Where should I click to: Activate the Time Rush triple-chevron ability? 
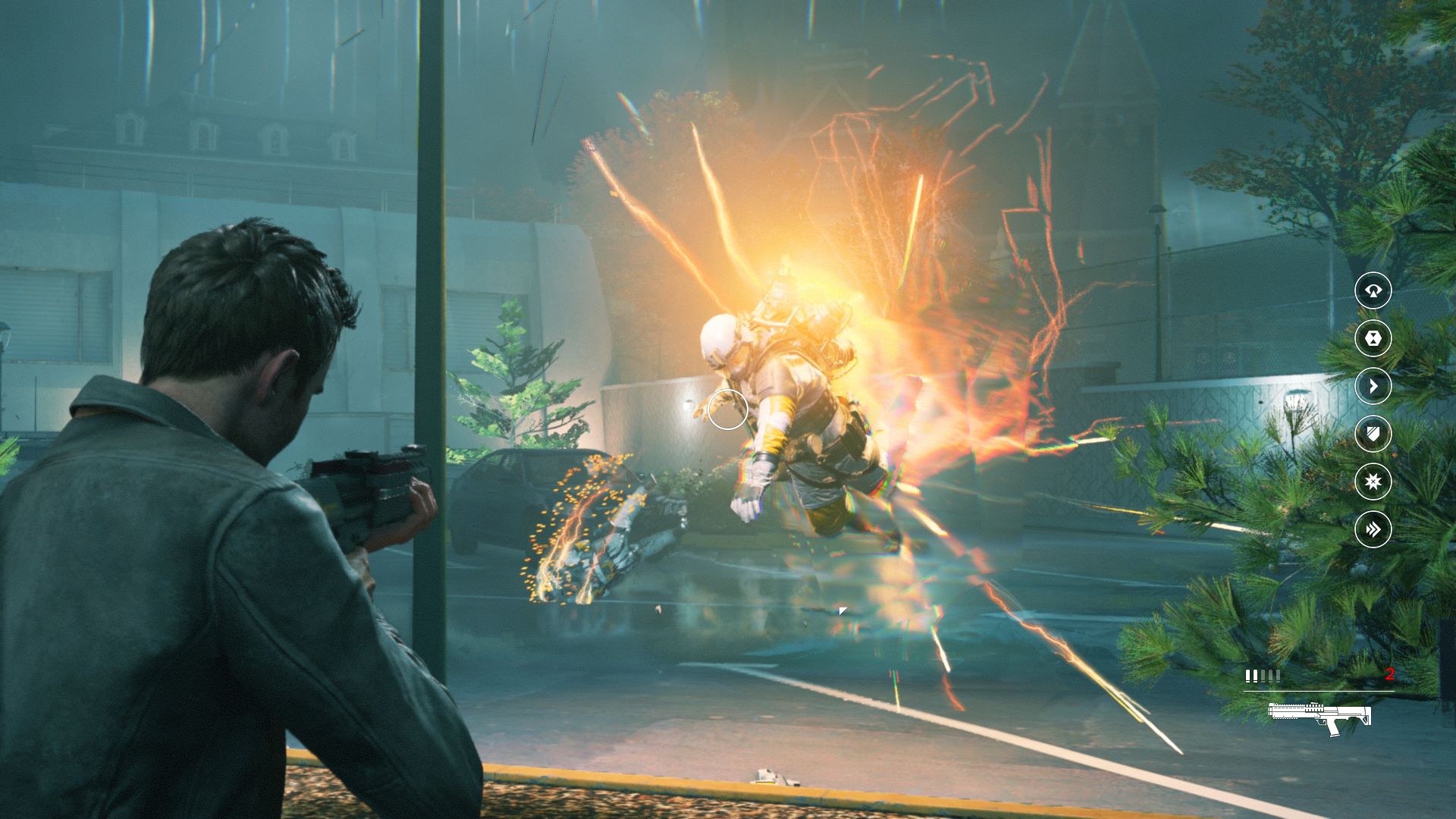(1373, 529)
